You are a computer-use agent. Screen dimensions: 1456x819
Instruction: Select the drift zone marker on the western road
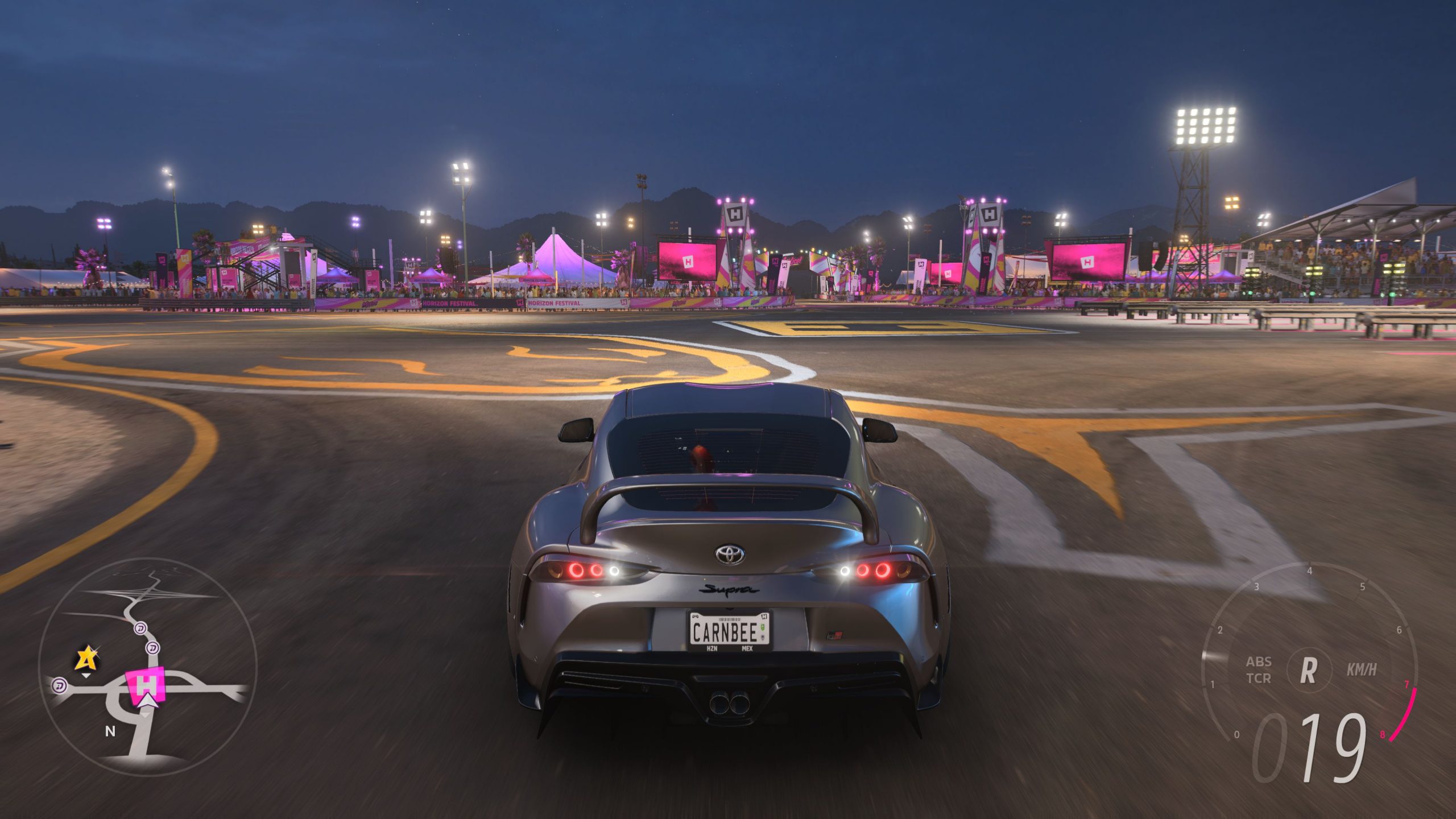pos(60,686)
